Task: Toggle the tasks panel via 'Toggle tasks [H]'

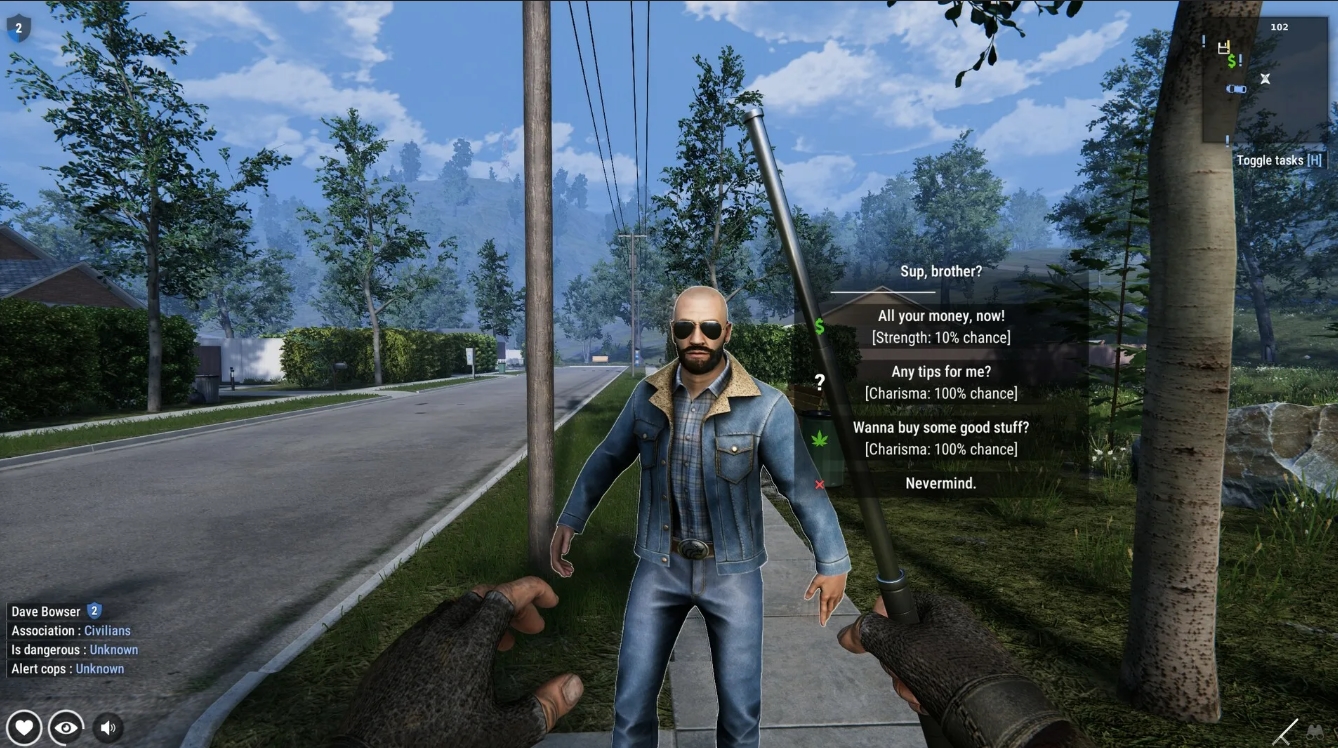Action: pos(1280,160)
